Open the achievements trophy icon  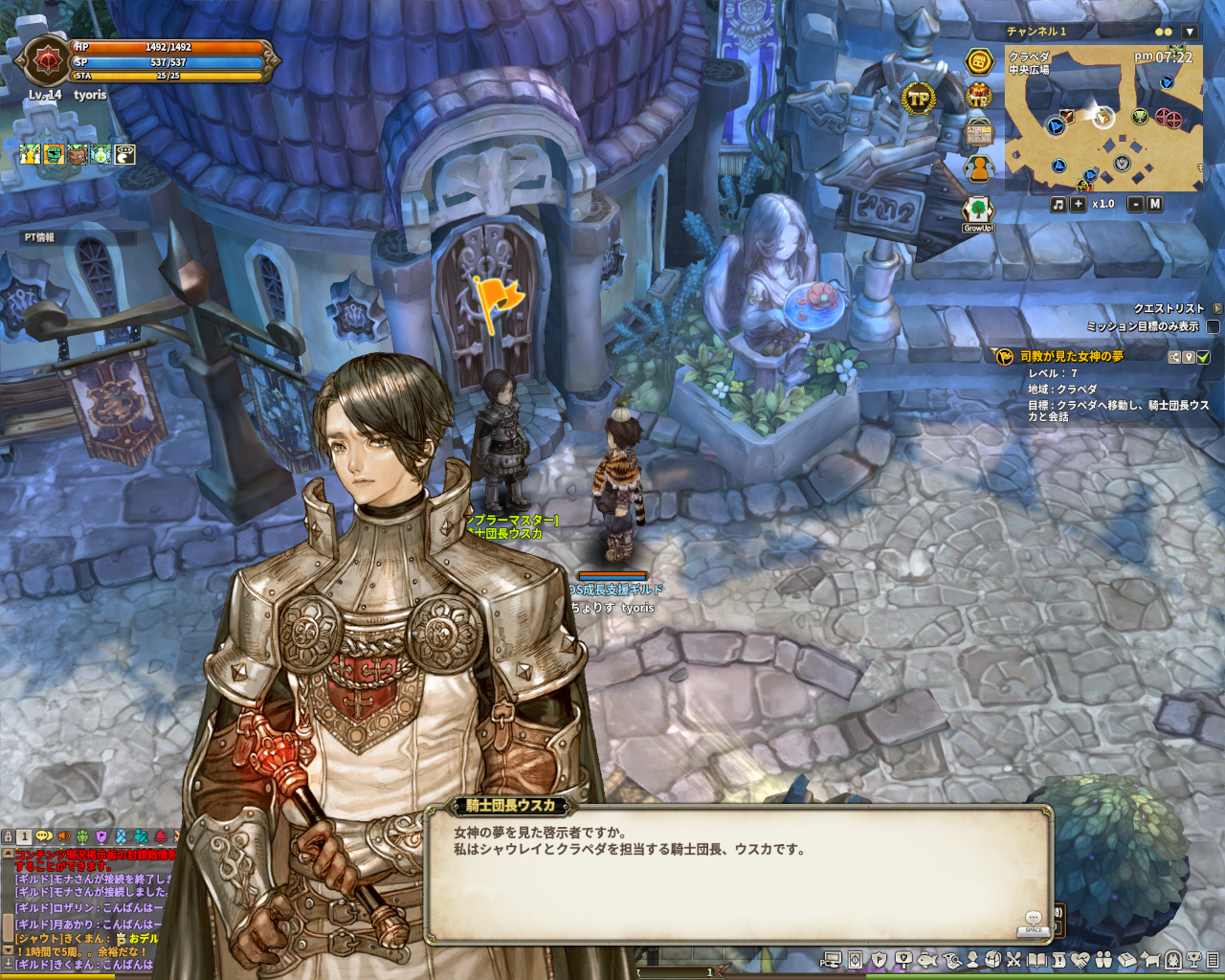(x=1194, y=960)
